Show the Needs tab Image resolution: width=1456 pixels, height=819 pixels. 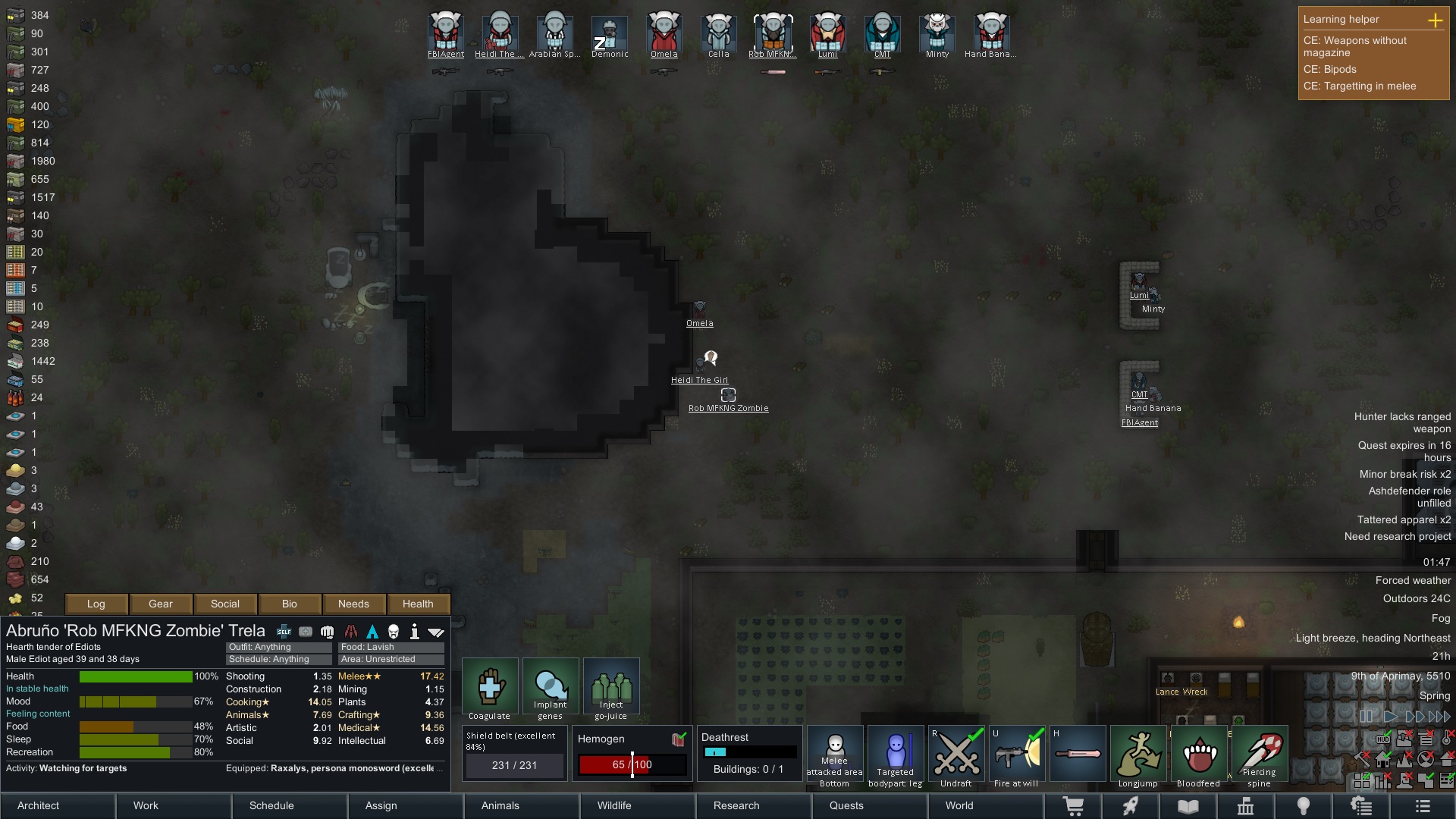pos(353,604)
